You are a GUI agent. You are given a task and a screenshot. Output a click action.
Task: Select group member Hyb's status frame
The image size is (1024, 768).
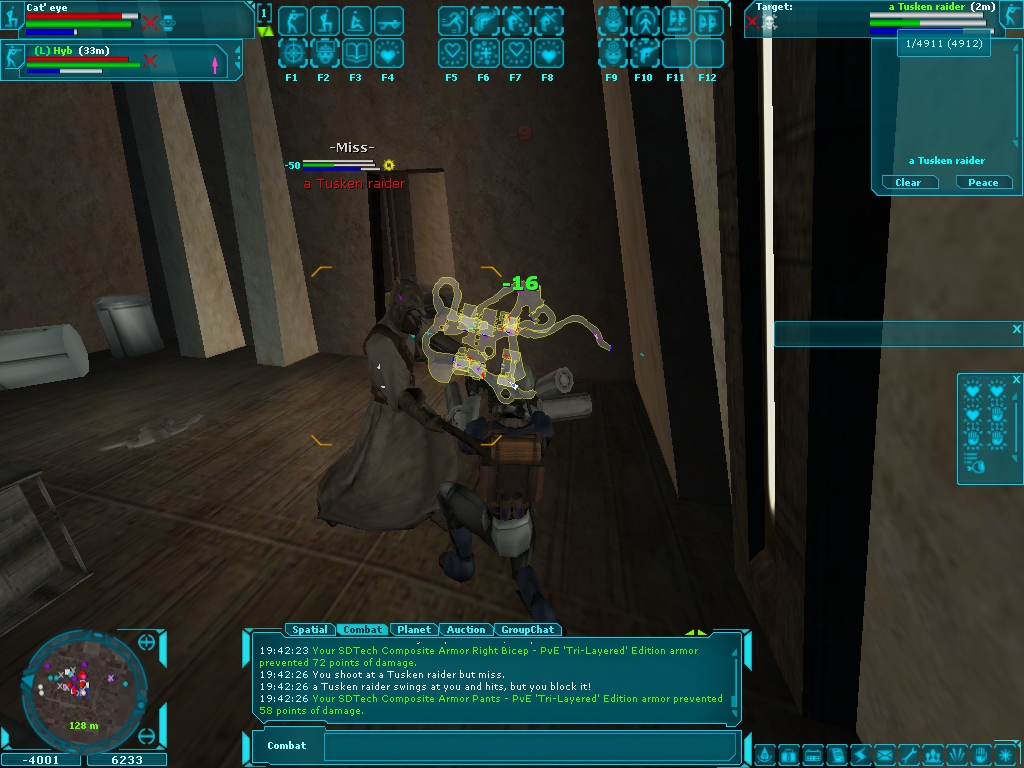tap(122, 60)
